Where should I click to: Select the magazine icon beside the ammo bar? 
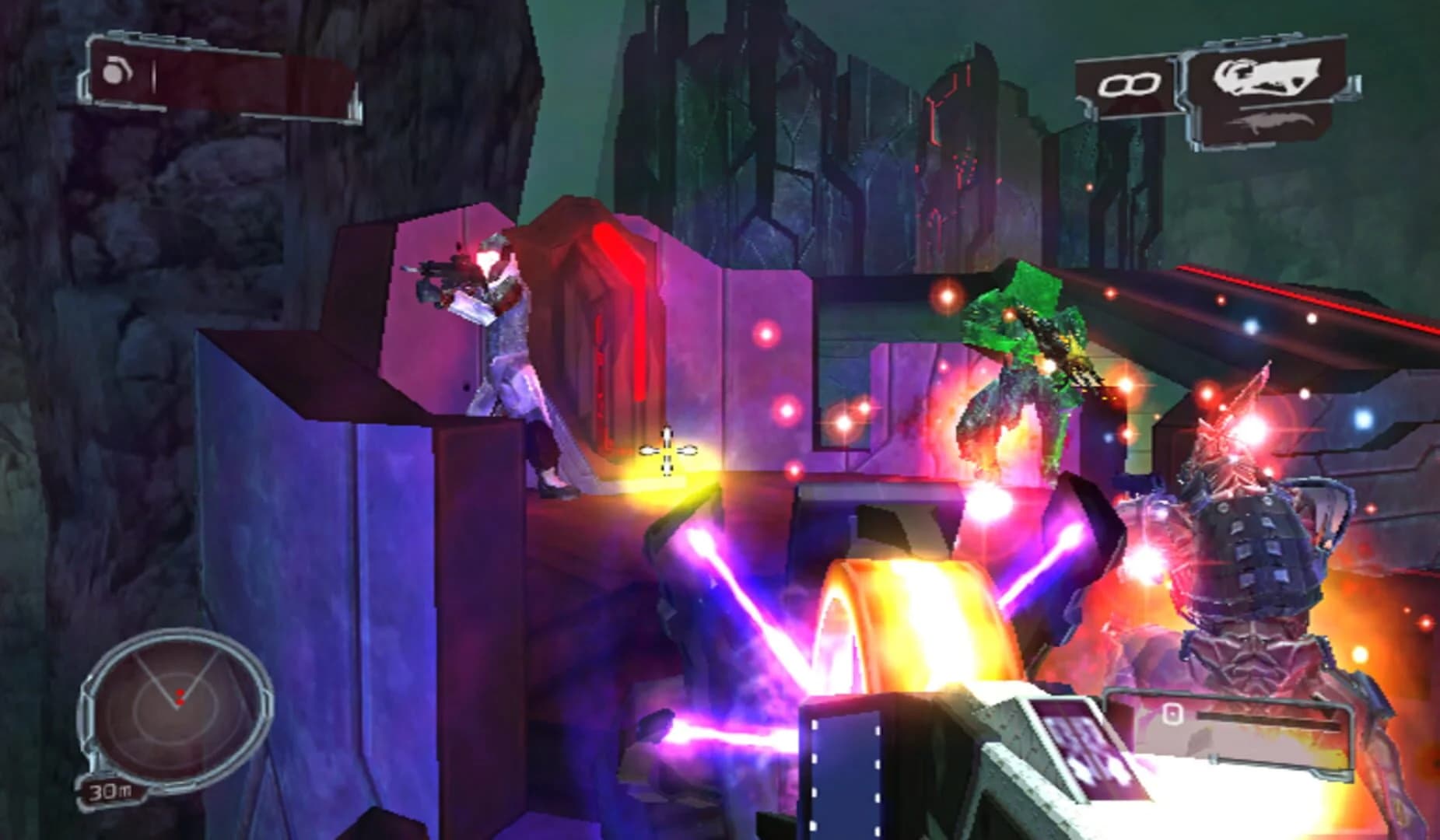click(1173, 714)
